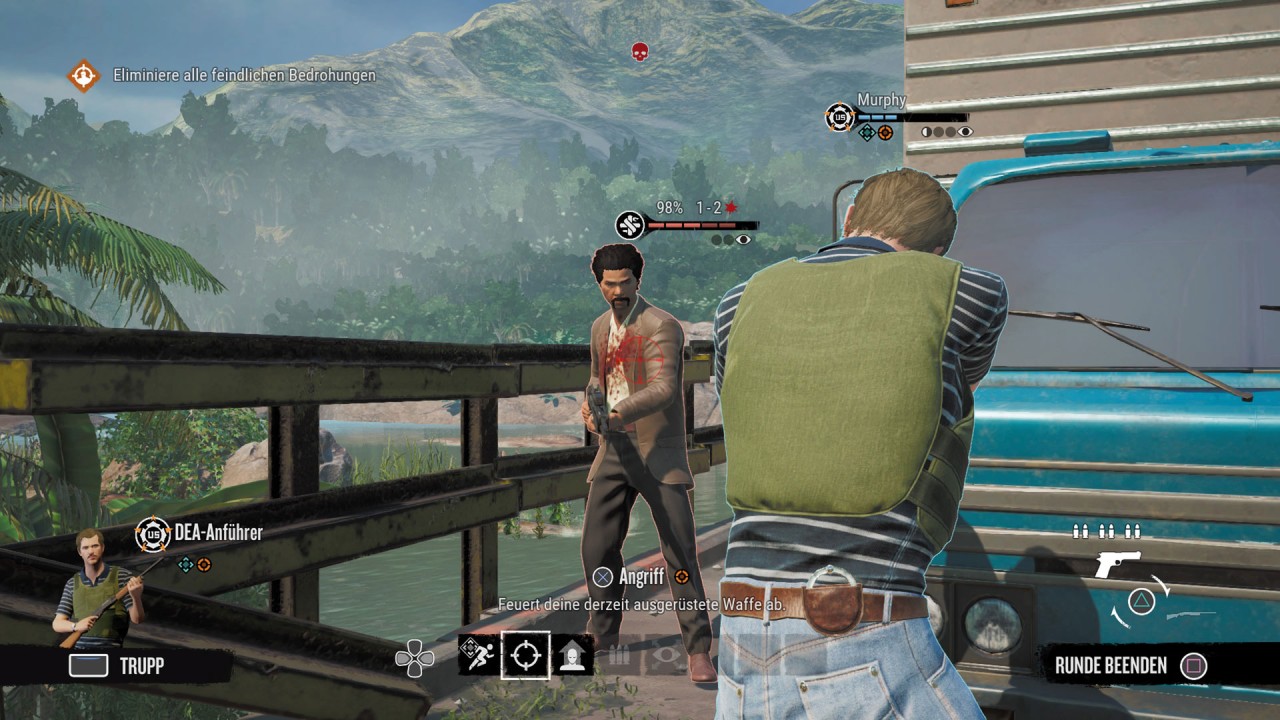Click the objective tracker target icon
The width and height of the screenshot is (1280, 720).
coord(83,76)
